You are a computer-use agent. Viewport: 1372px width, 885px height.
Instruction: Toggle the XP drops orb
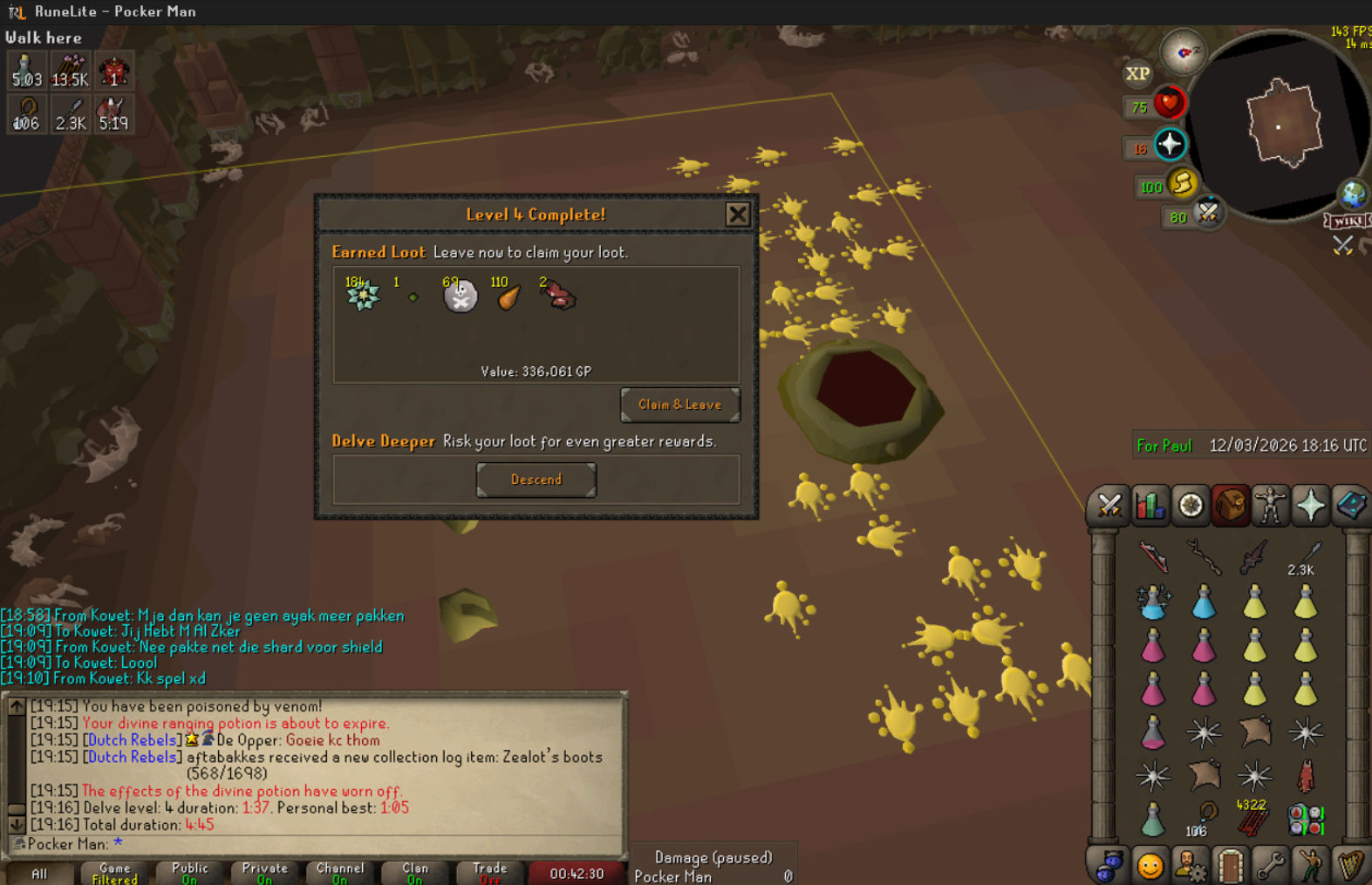click(1137, 74)
